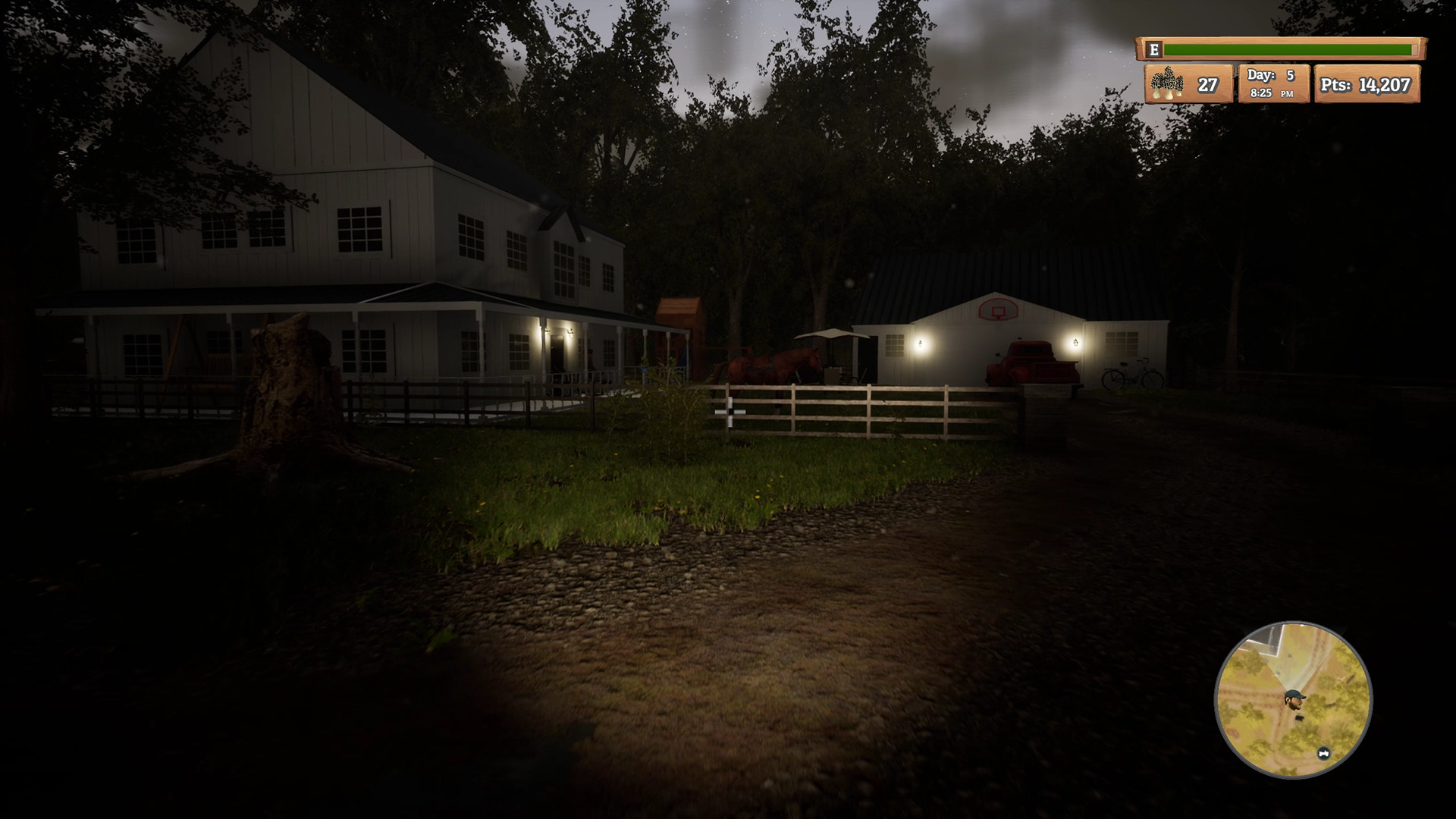Click the circular minimap

point(1294,699)
